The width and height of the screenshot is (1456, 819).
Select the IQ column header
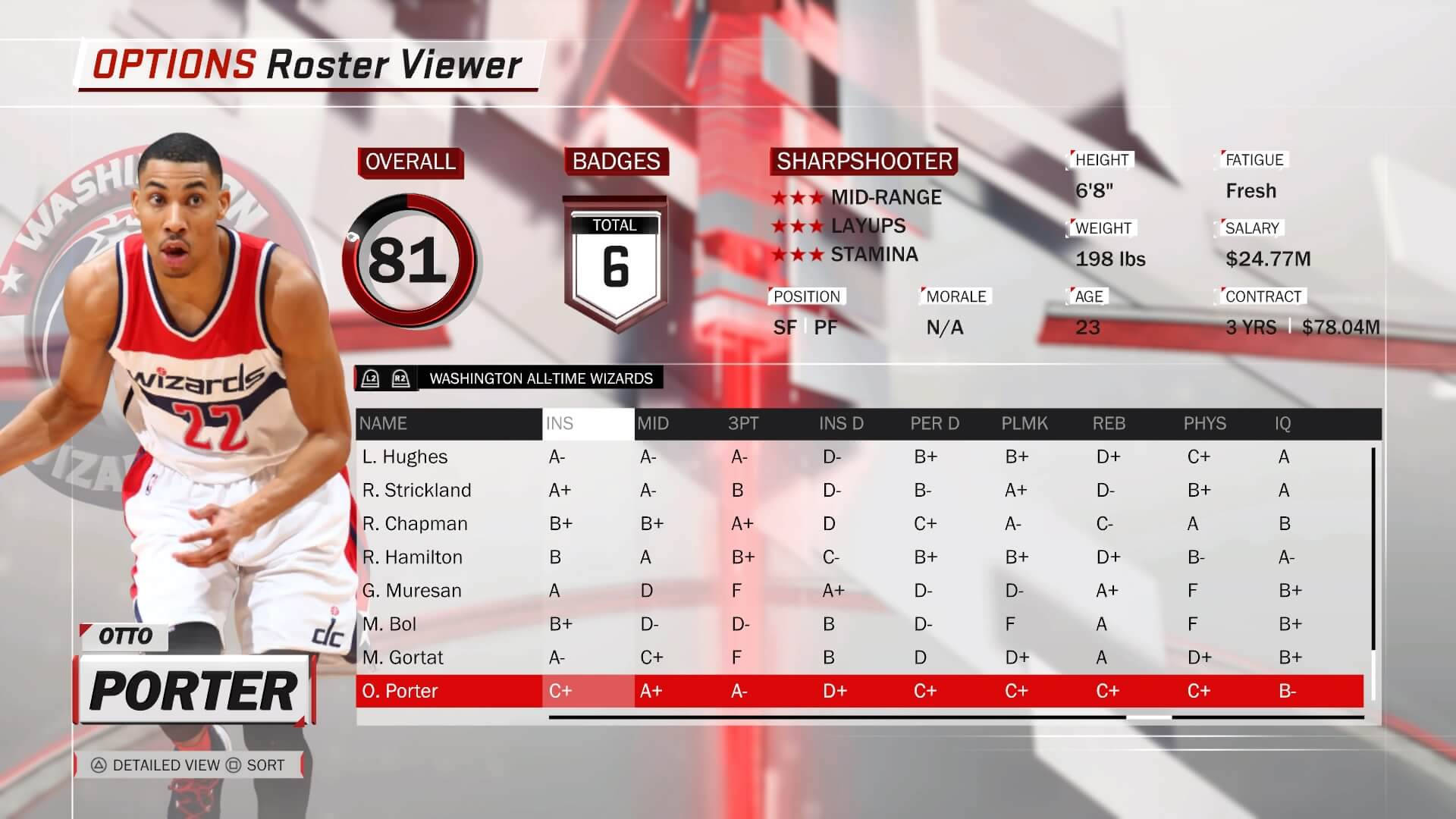(x=1282, y=423)
